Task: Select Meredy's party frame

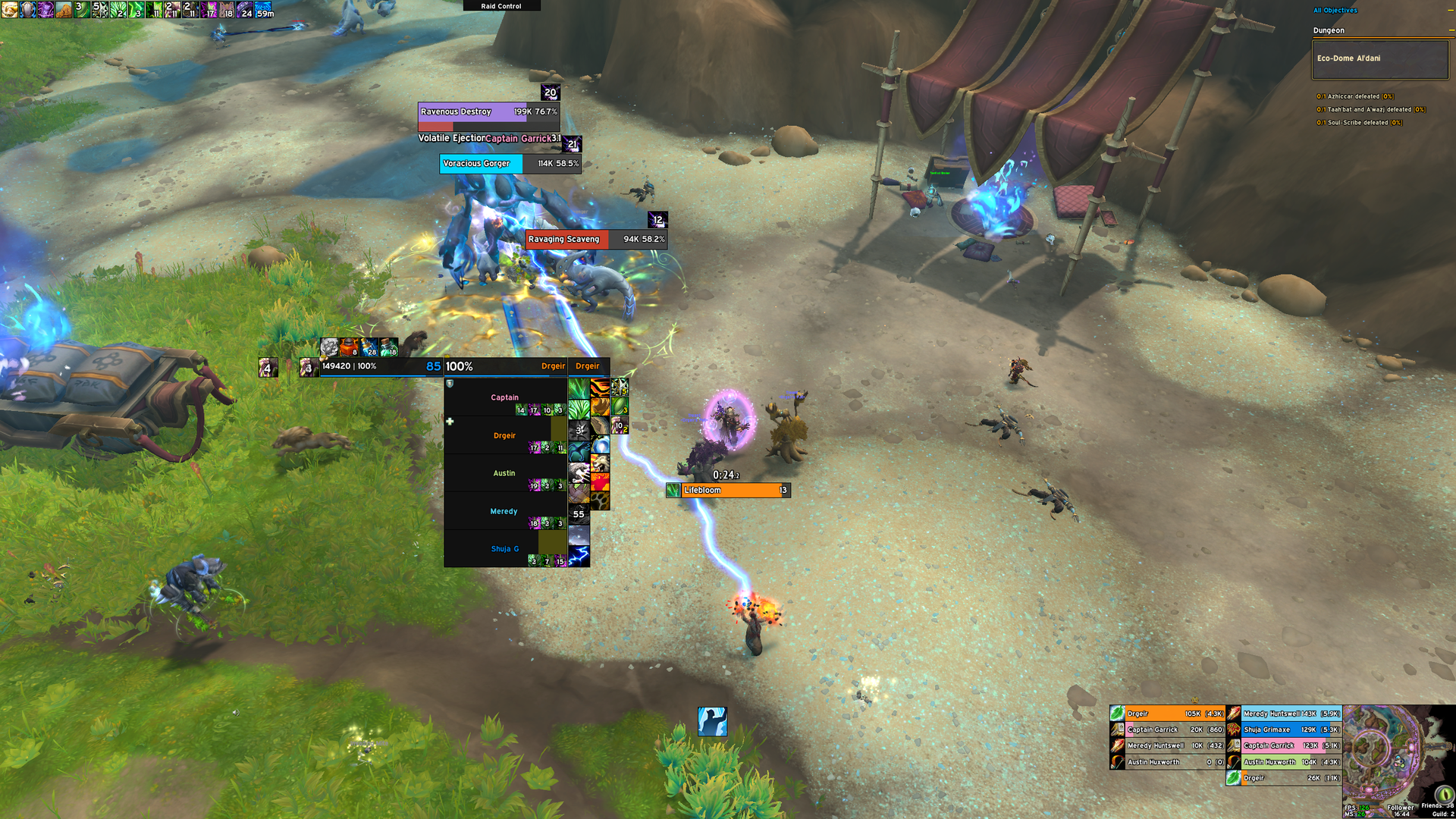Action: (x=504, y=511)
